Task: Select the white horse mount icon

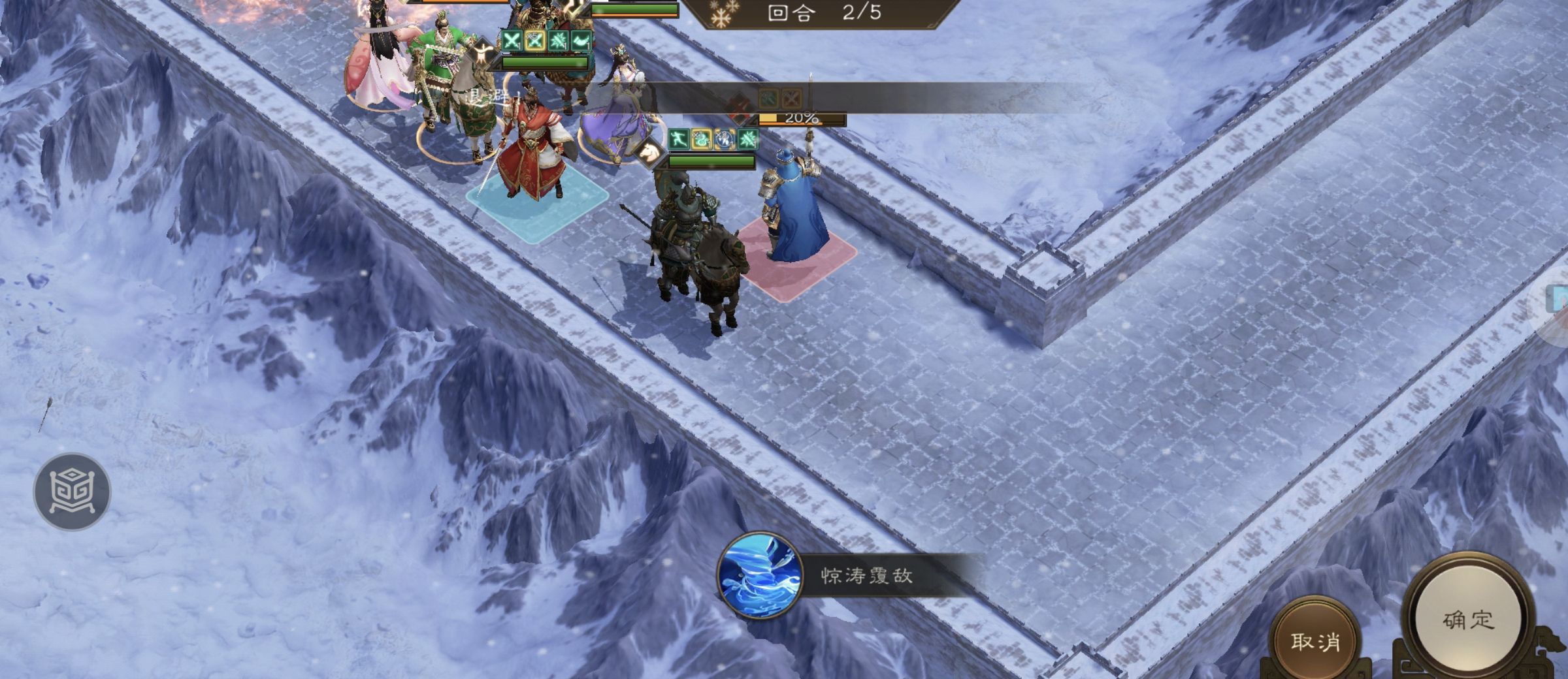Action: click(647, 153)
